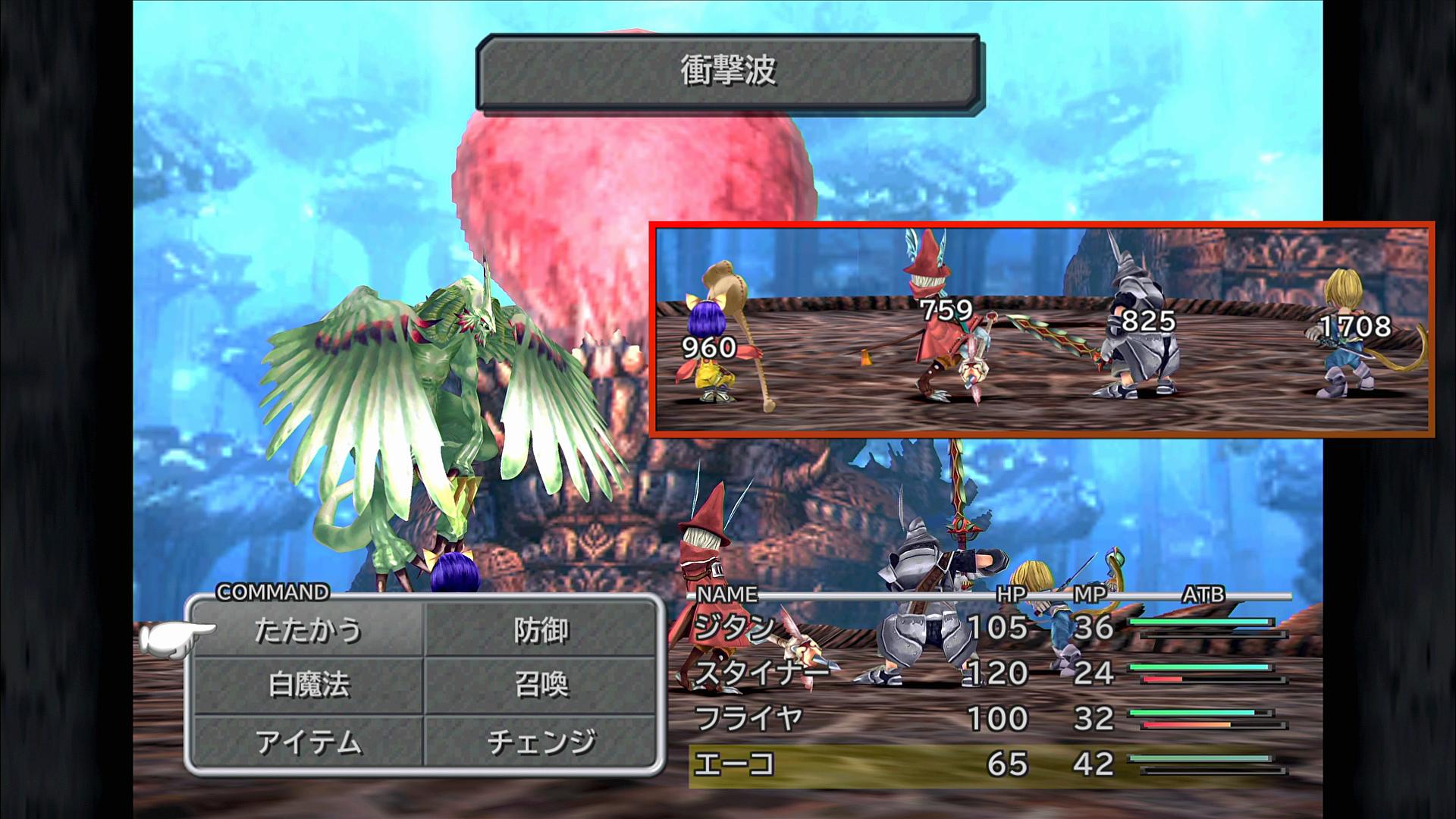Select フライヤ in the party list

pos(748,718)
